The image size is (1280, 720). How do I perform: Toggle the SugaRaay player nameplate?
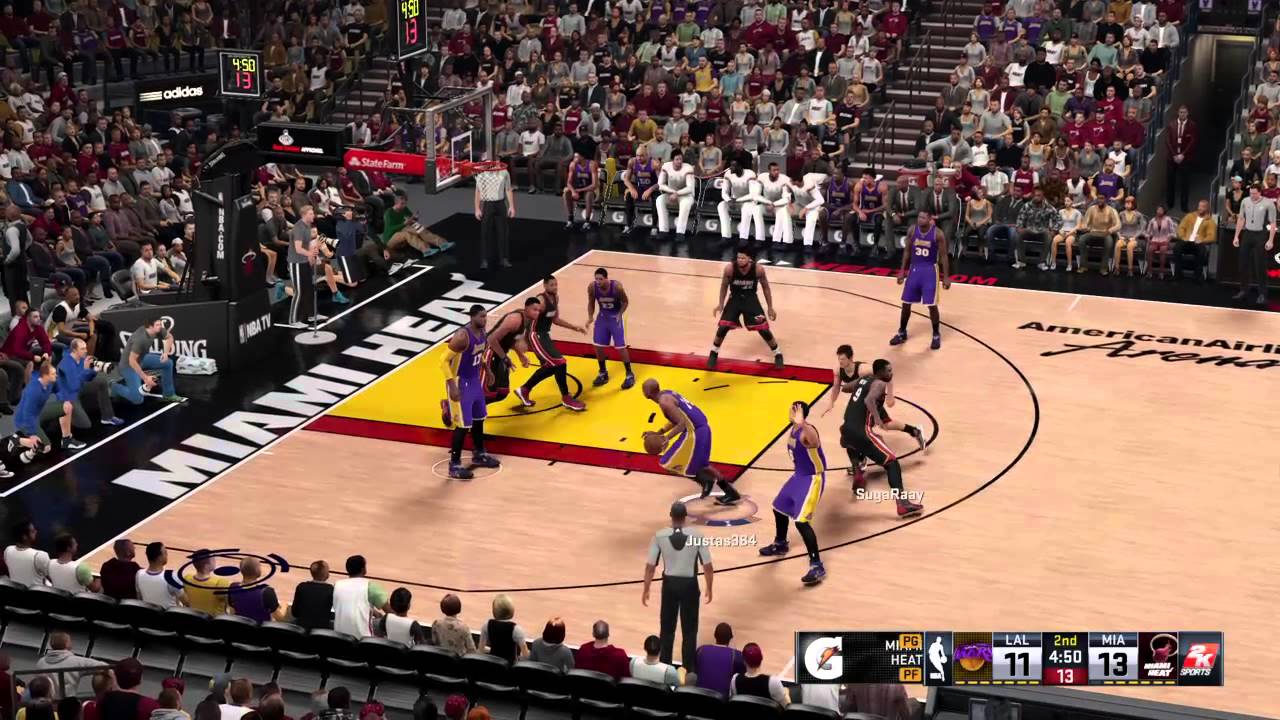(889, 493)
